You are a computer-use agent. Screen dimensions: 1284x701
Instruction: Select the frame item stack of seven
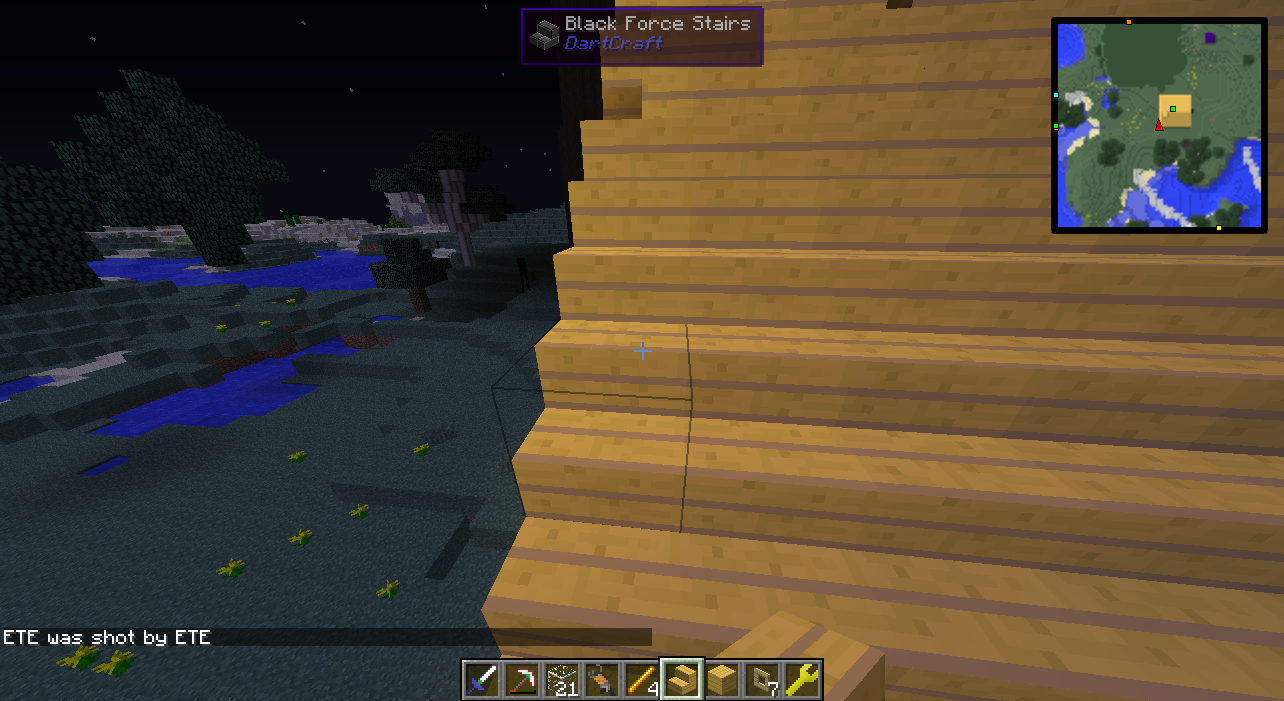tap(762, 680)
